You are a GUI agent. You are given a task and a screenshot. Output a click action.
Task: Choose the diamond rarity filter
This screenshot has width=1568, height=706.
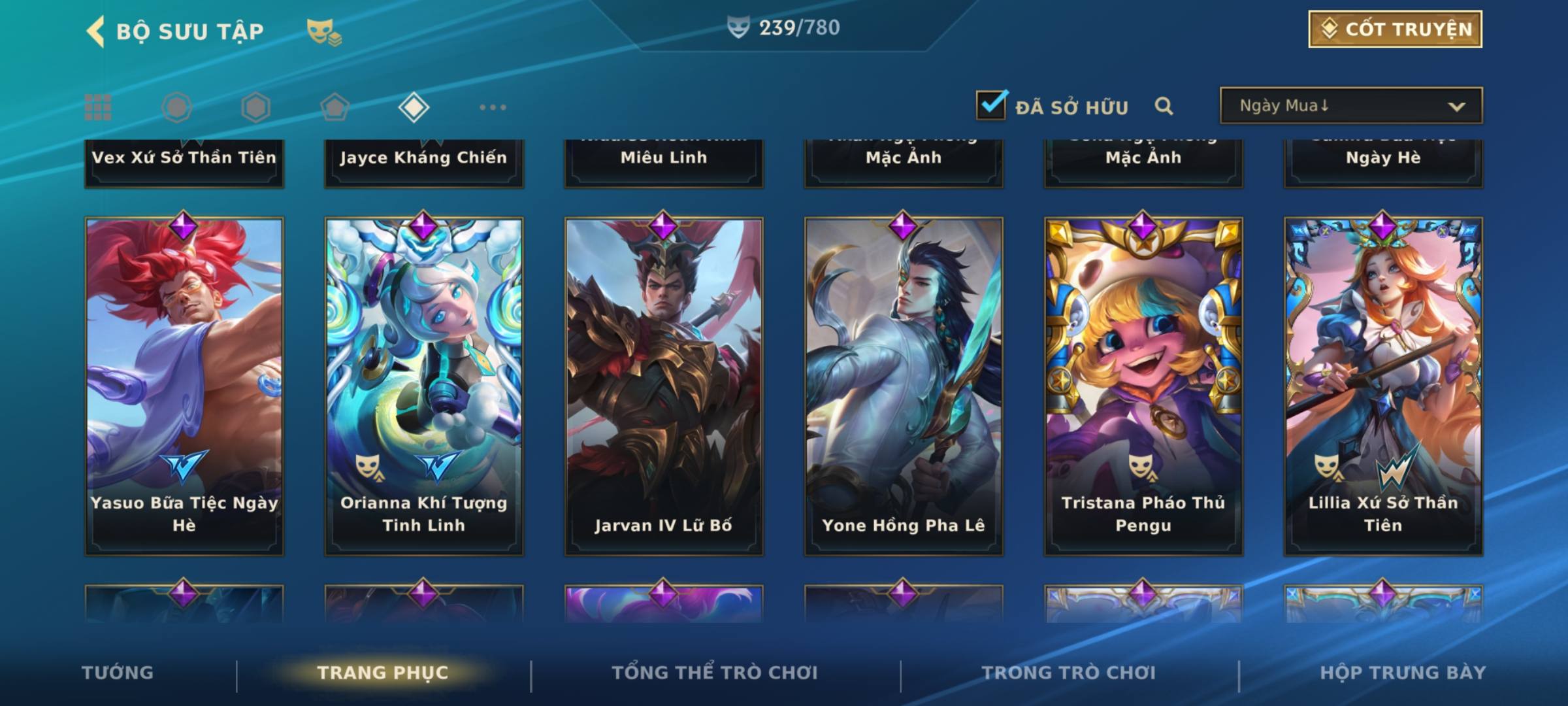pos(414,107)
